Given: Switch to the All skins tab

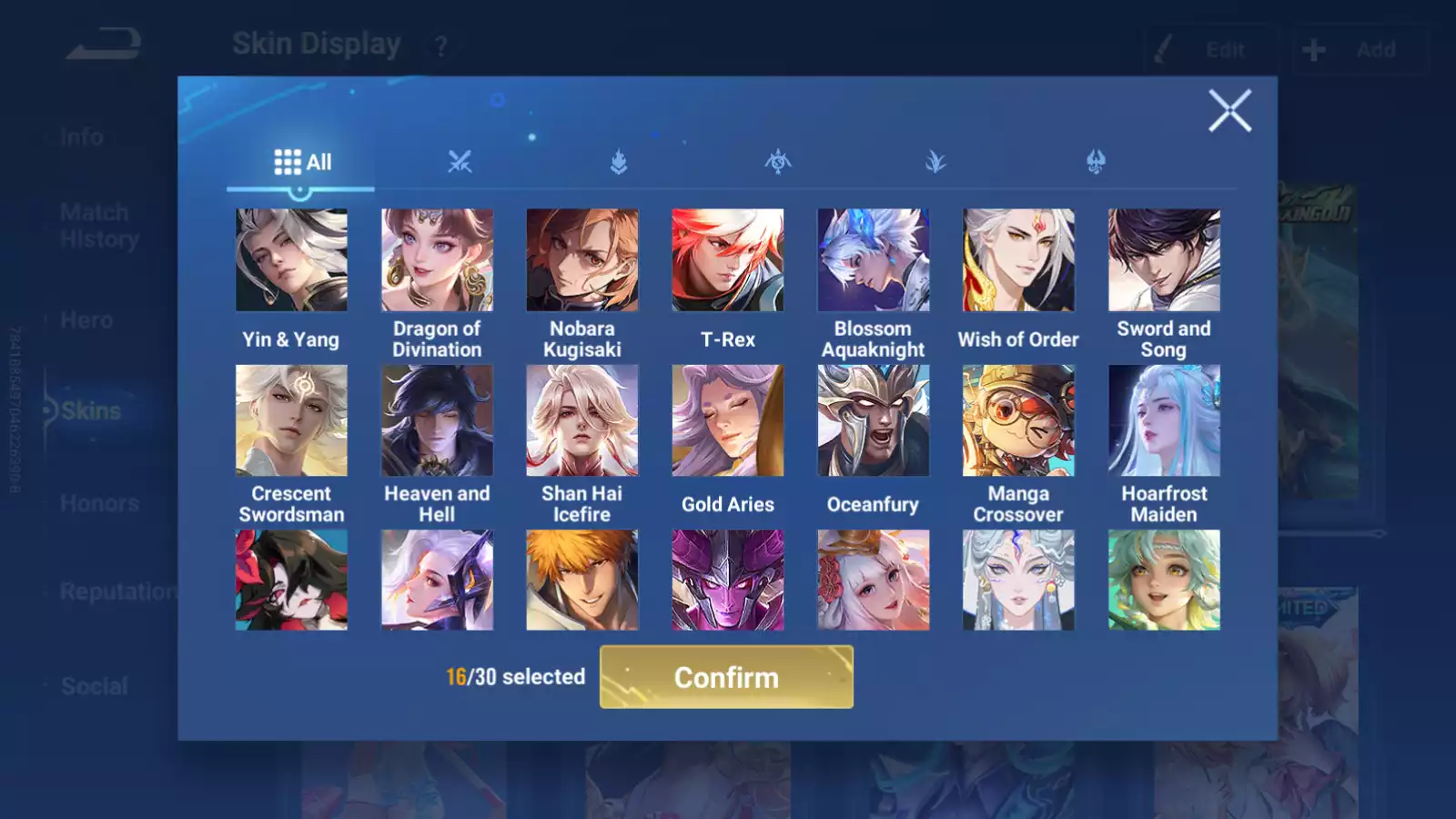Looking at the screenshot, I should click(x=302, y=163).
